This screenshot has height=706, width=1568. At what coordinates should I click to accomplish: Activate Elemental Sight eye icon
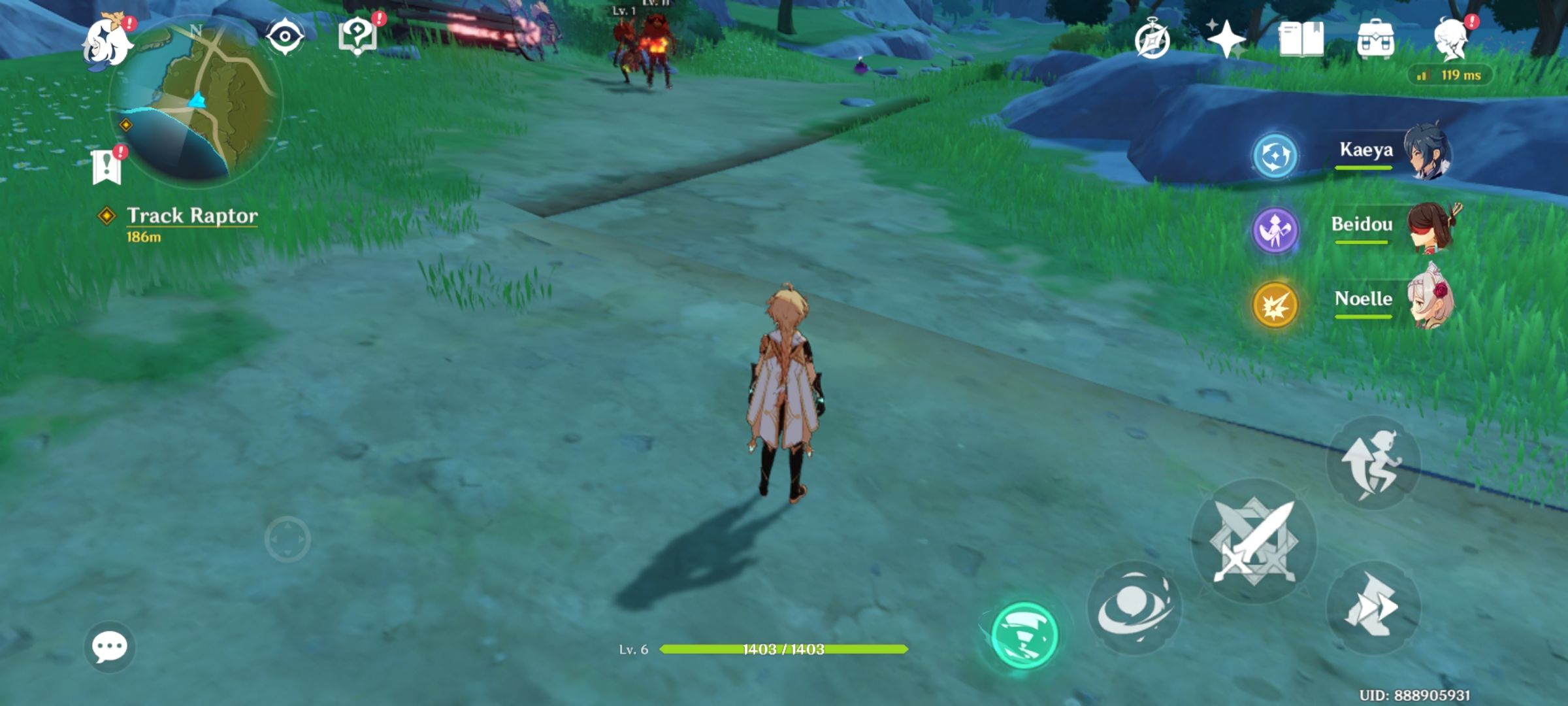click(x=286, y=36)
